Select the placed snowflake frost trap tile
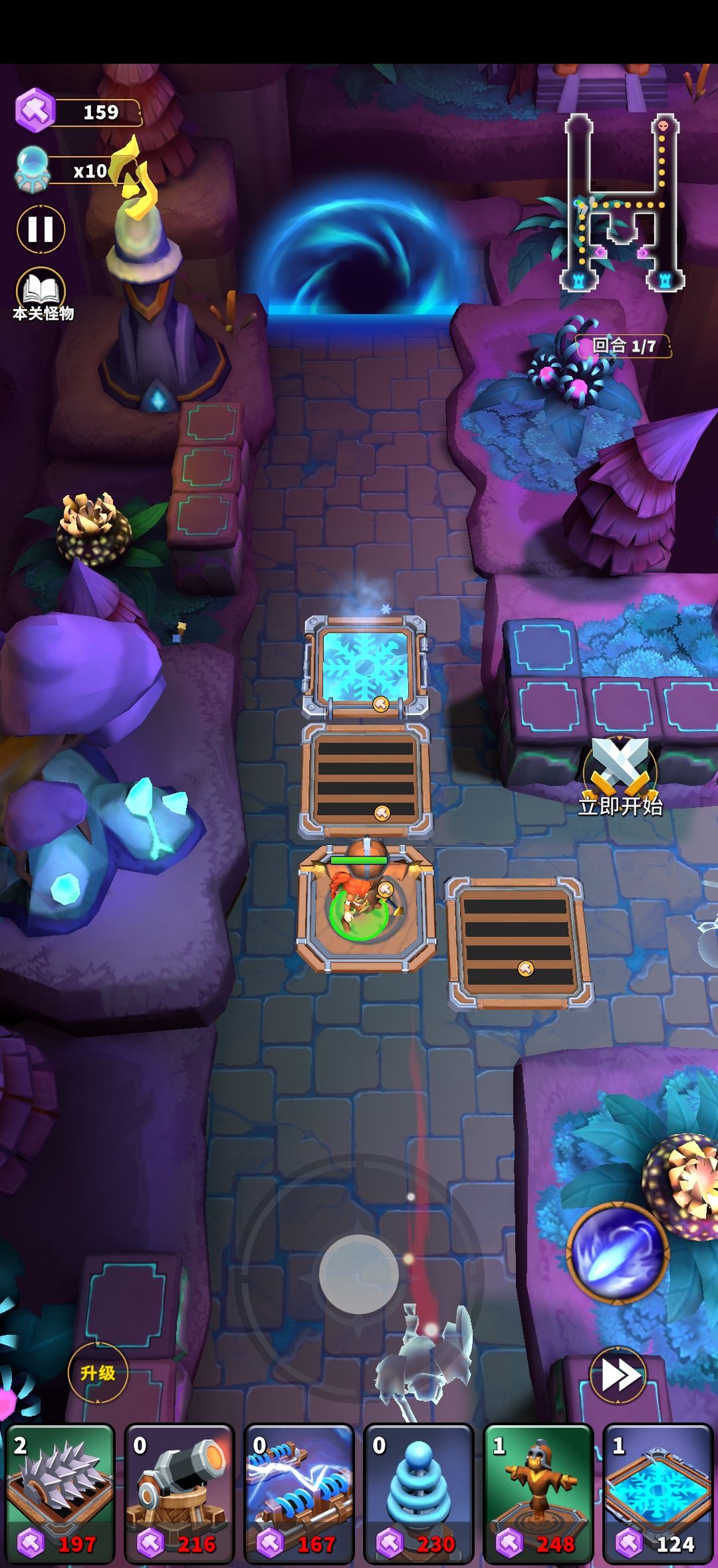Viewport: 718px width, 1568px height. [x=365, y=666]
